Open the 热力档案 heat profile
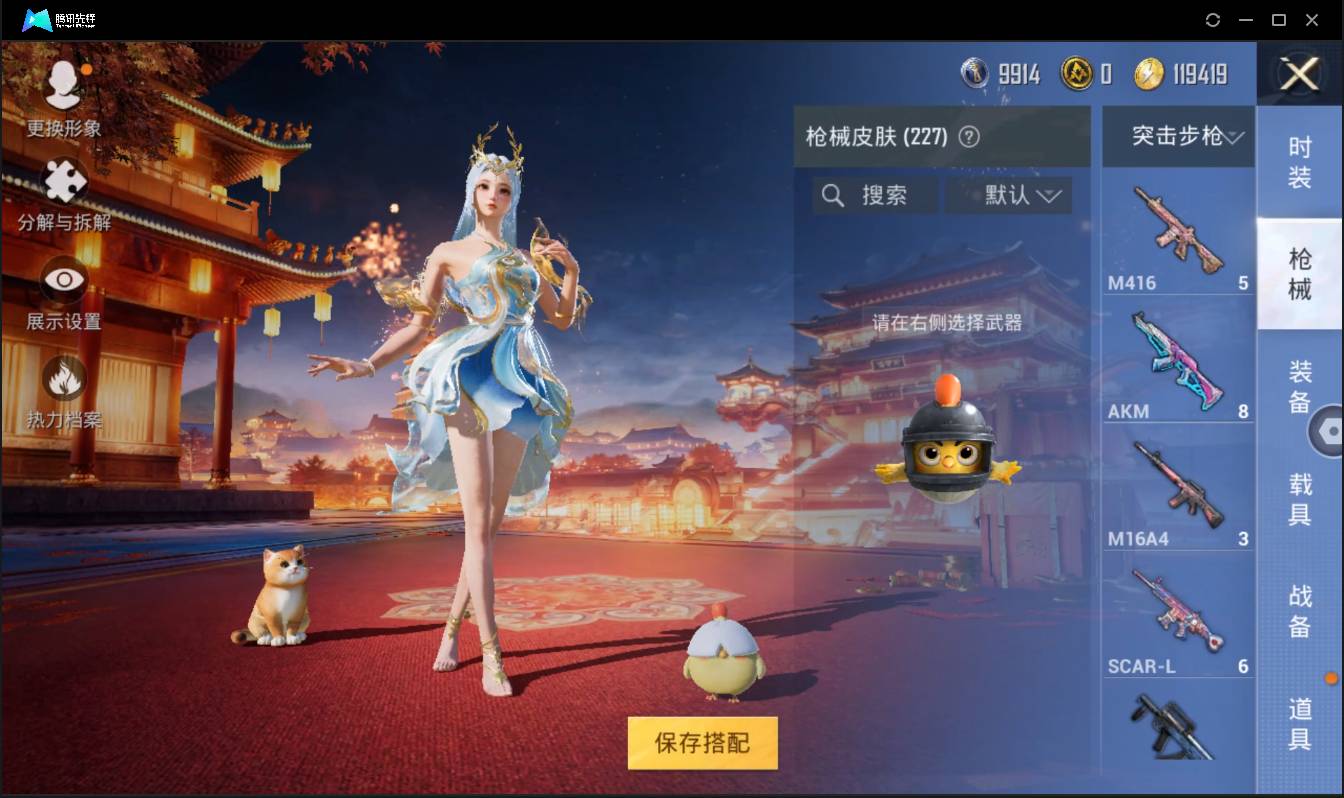The width and height of the screenshot is (1344, 798). (62, 385)
